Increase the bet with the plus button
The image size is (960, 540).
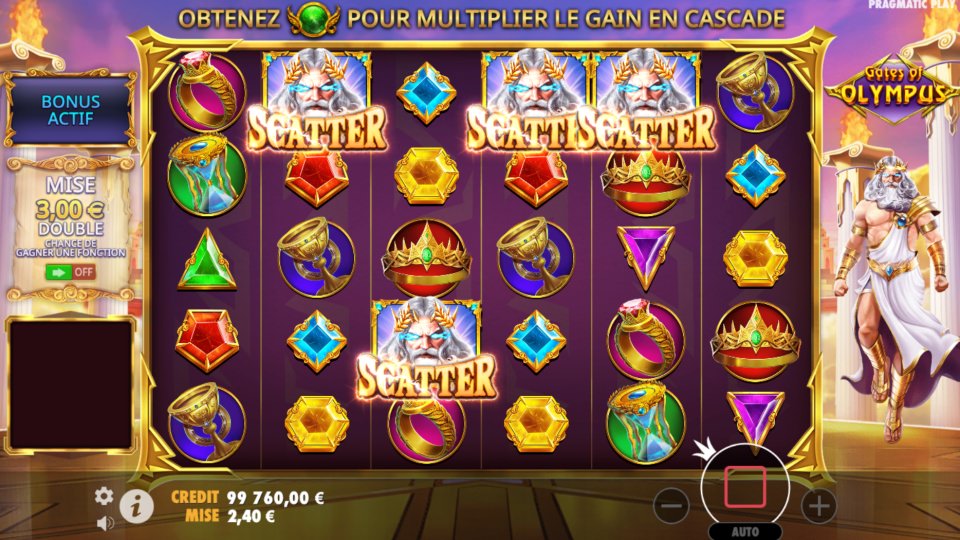[x=819, y=506]
